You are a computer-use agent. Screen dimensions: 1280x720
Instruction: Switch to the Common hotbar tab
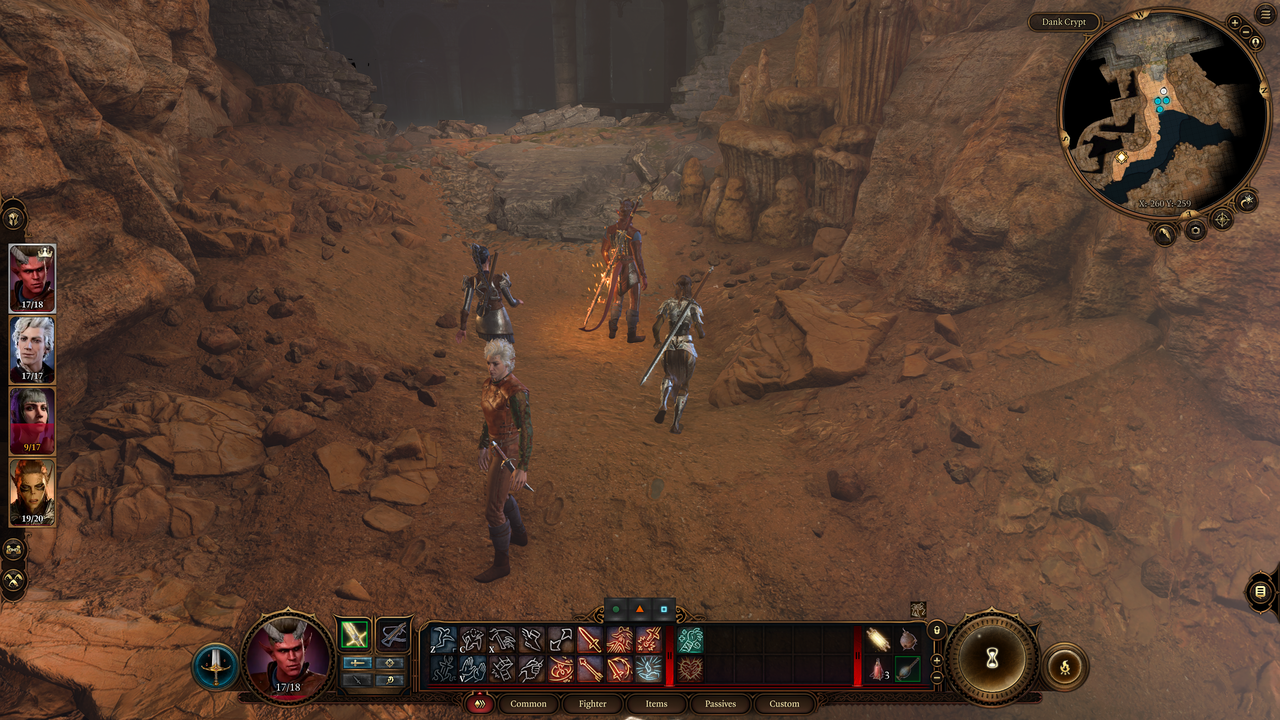[528, 704]
